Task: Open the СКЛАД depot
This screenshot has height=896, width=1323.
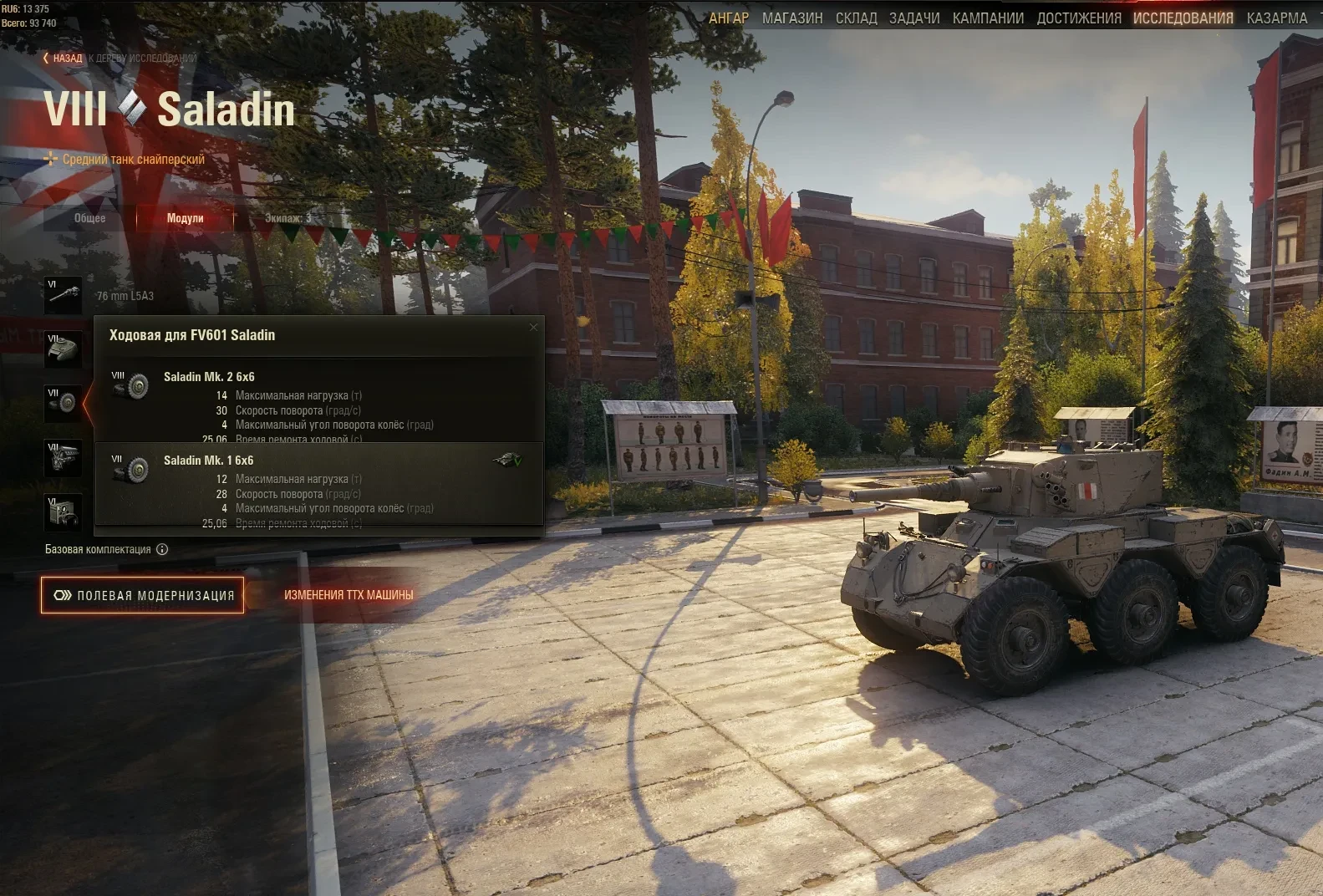Action: (x=856, y=18)
